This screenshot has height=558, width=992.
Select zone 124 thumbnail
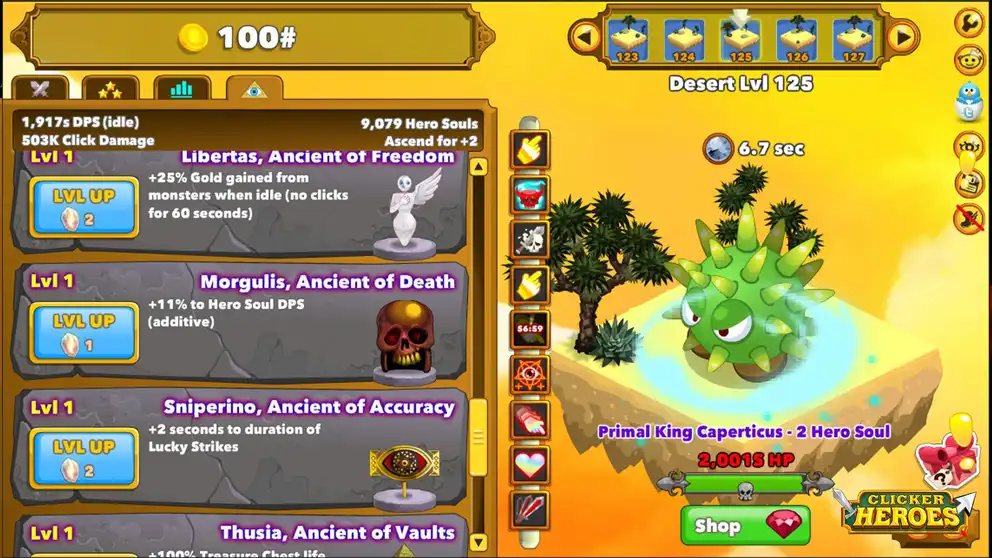coord(684,40)
